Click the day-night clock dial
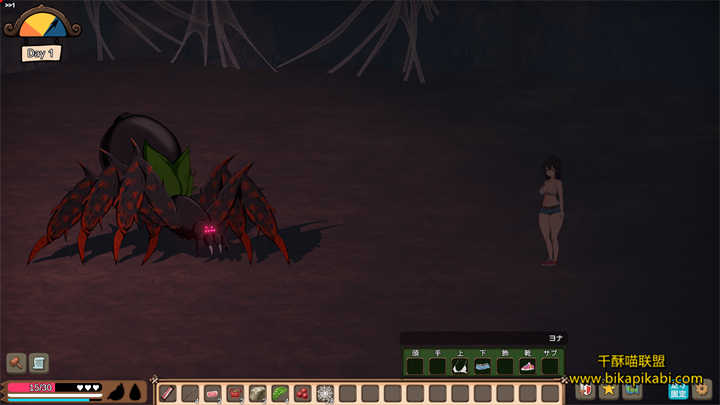 (x=44, y=26)
